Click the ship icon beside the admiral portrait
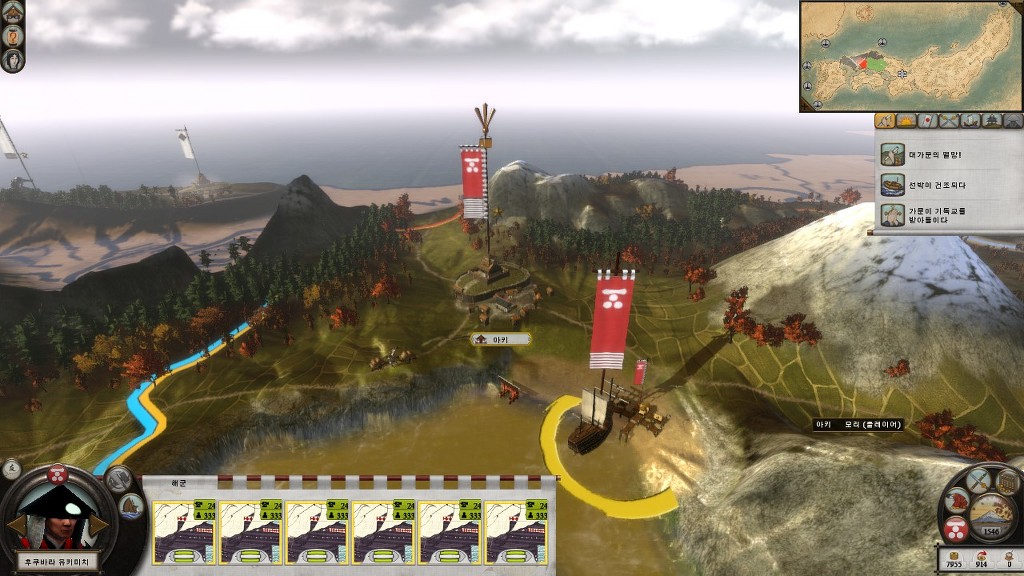Viewport: 1024px width, 576px height. (132, 505)
